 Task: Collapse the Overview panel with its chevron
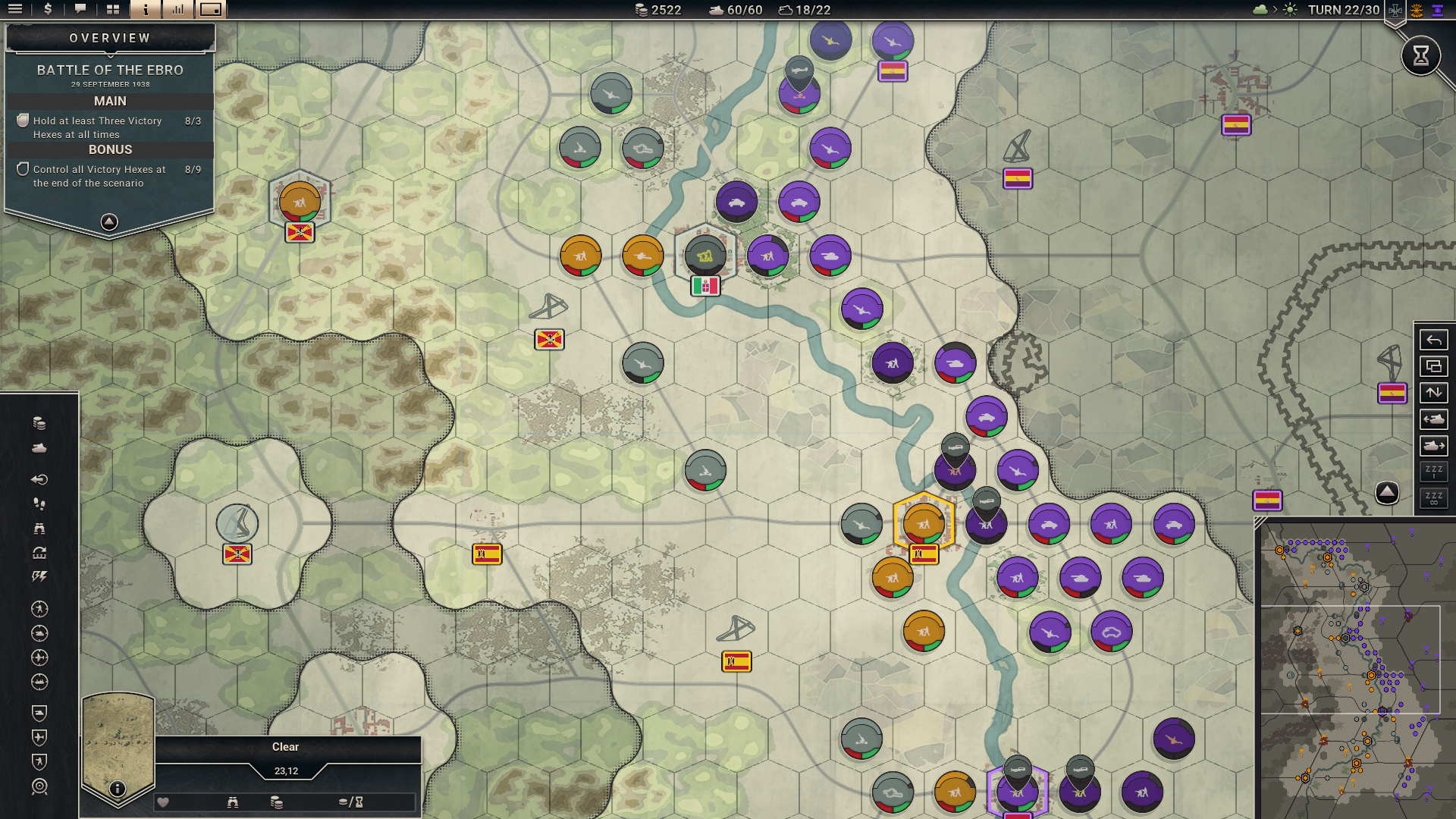(109, 220)
